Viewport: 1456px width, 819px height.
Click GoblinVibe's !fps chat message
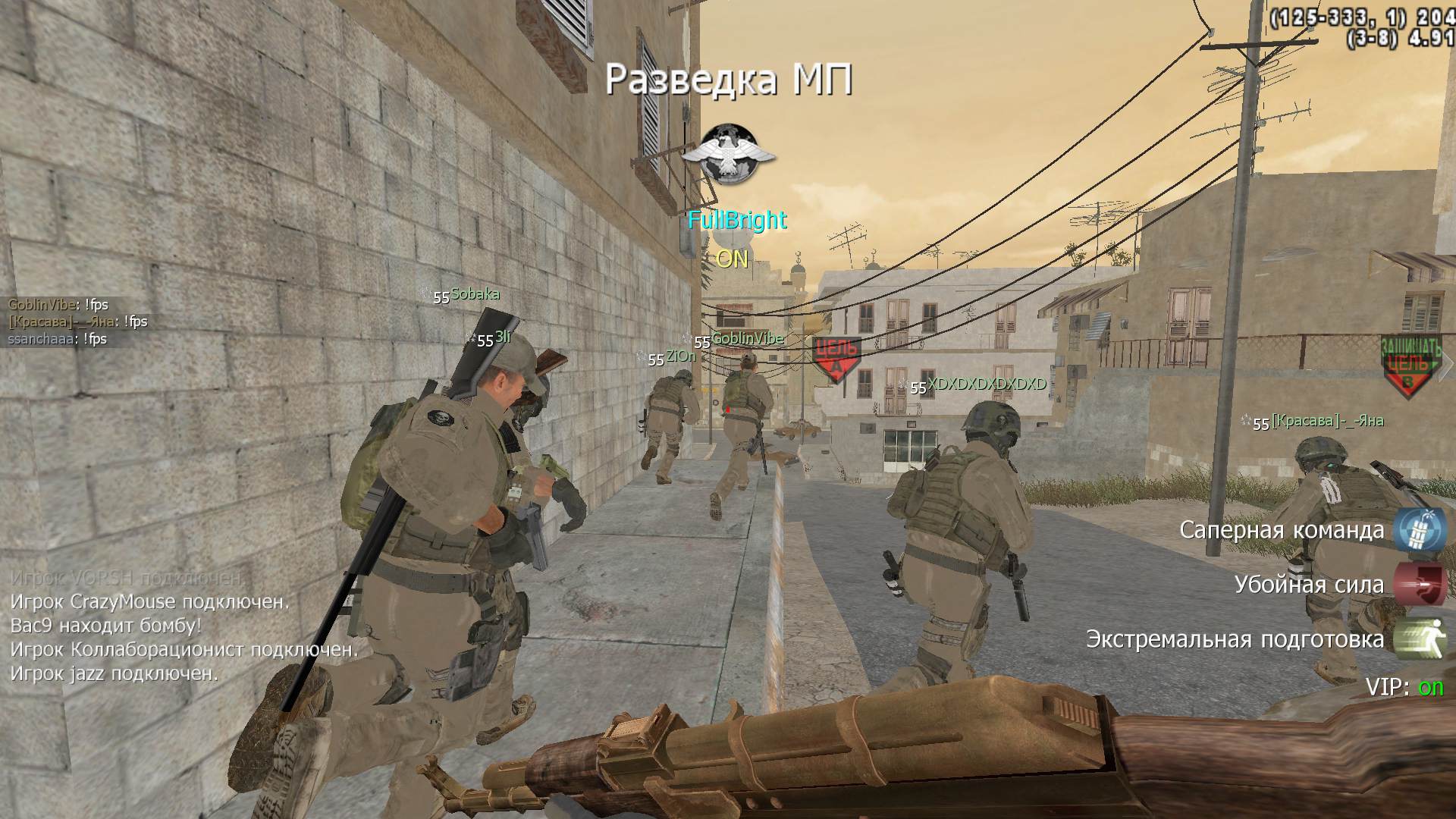click(58, 305)
